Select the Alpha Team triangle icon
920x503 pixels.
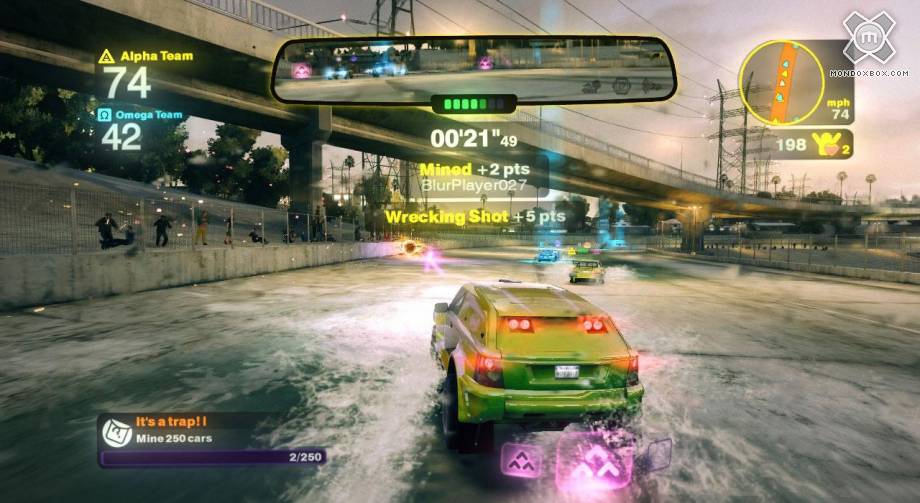[107, 56]
